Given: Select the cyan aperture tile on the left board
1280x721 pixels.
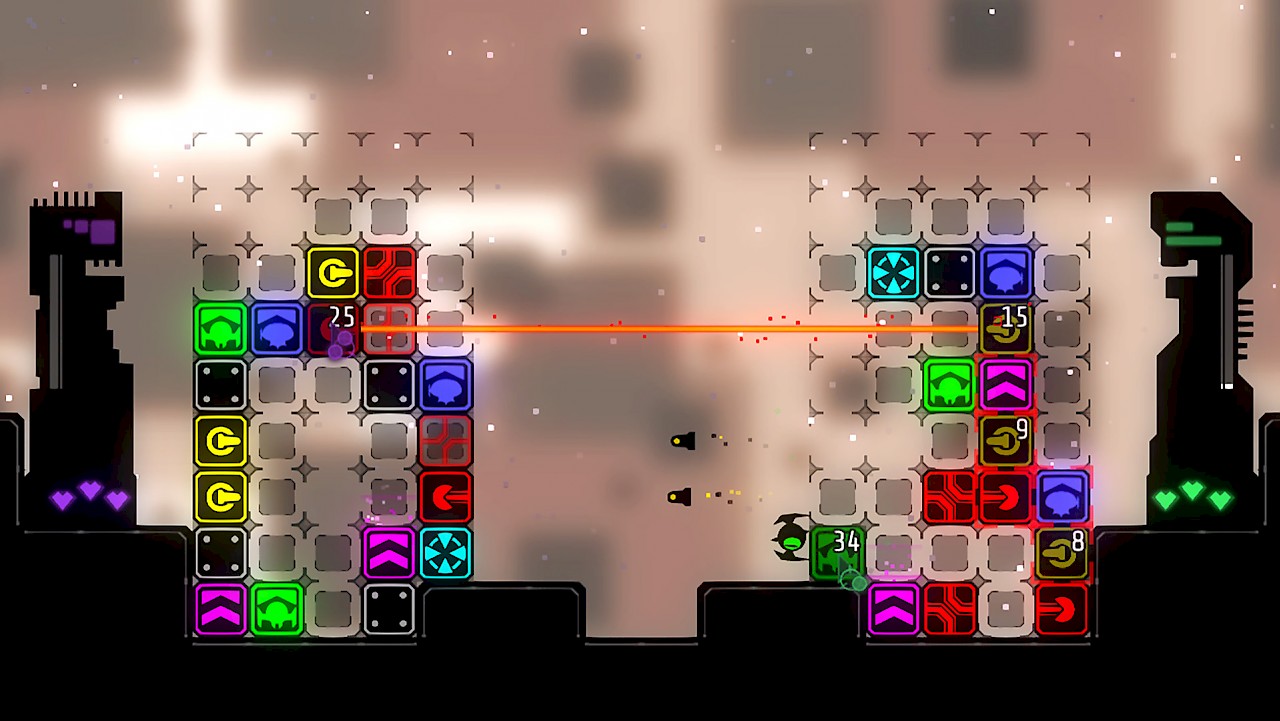Looking at the screenshot, I should point(445,553).
